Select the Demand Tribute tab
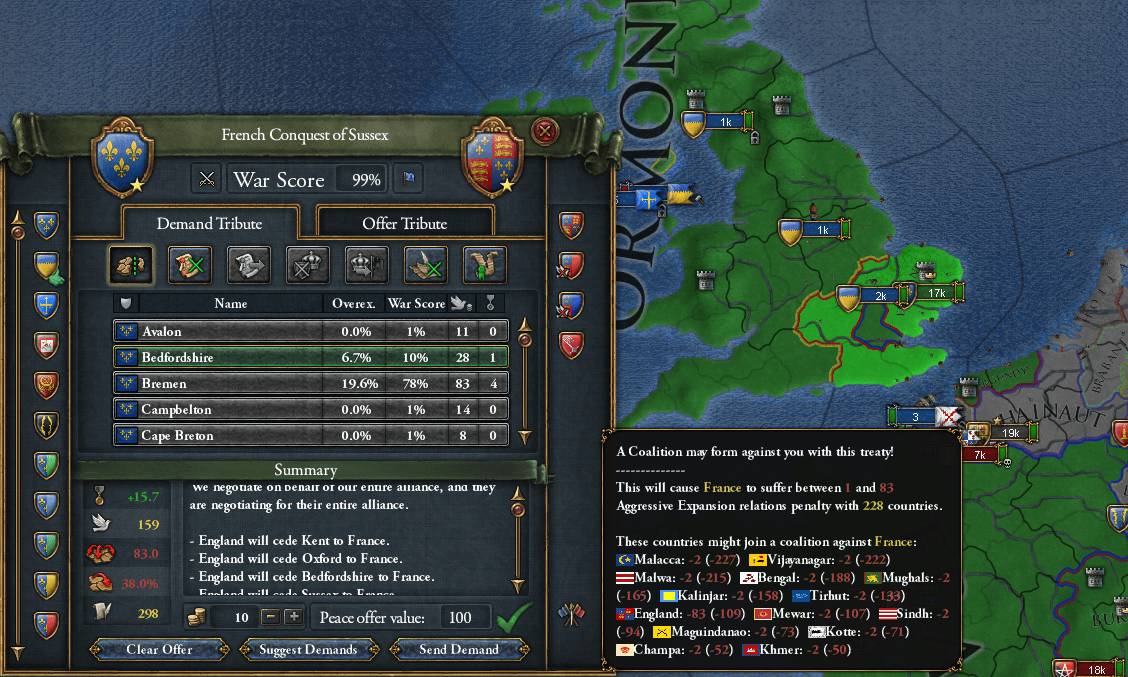This screenshot has height=677, width=1128. point(209,223)
